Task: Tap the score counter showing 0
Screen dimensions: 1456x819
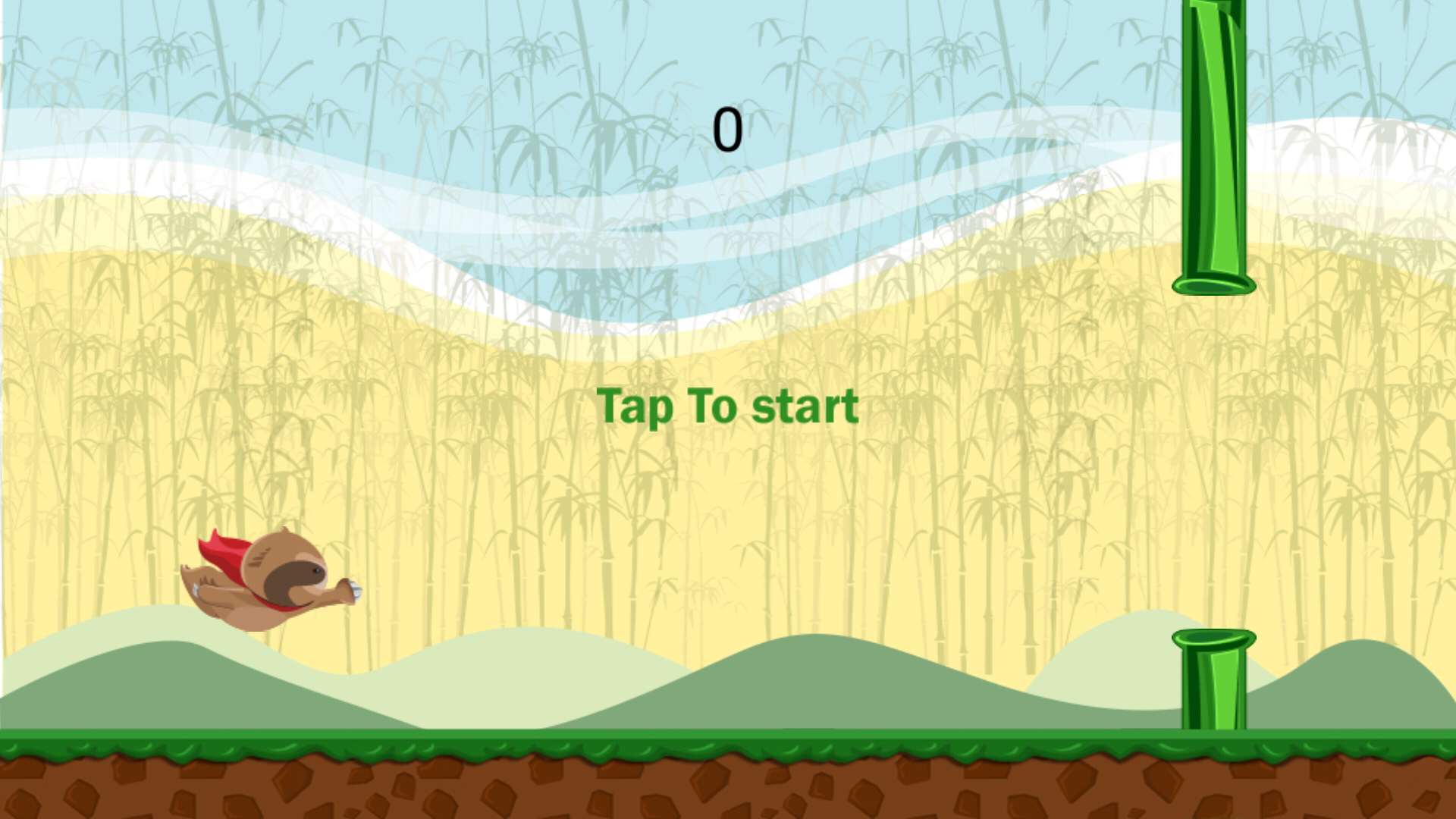Action: (x=727, y=129)
